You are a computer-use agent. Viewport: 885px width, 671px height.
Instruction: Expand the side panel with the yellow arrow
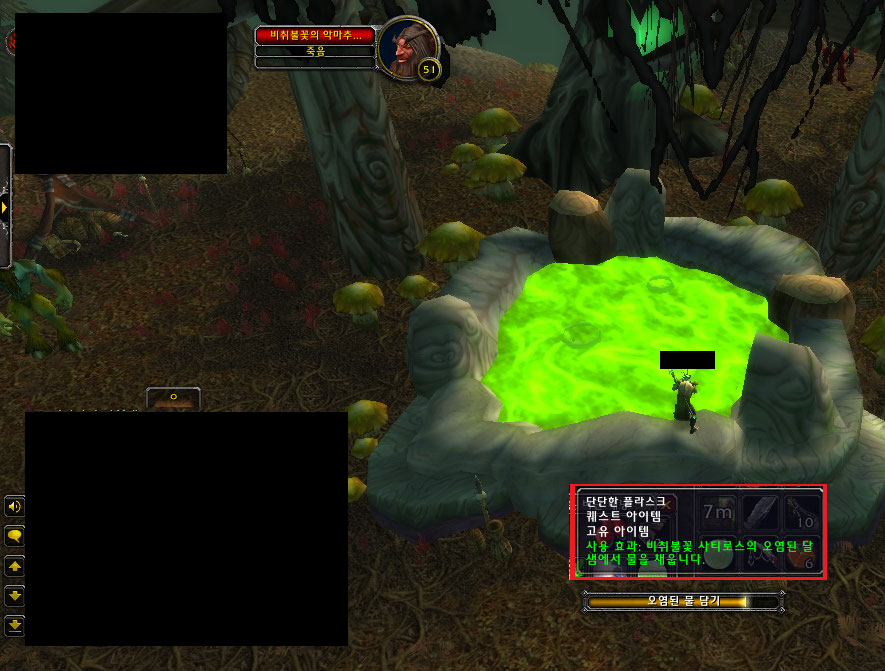coord(4,207)
